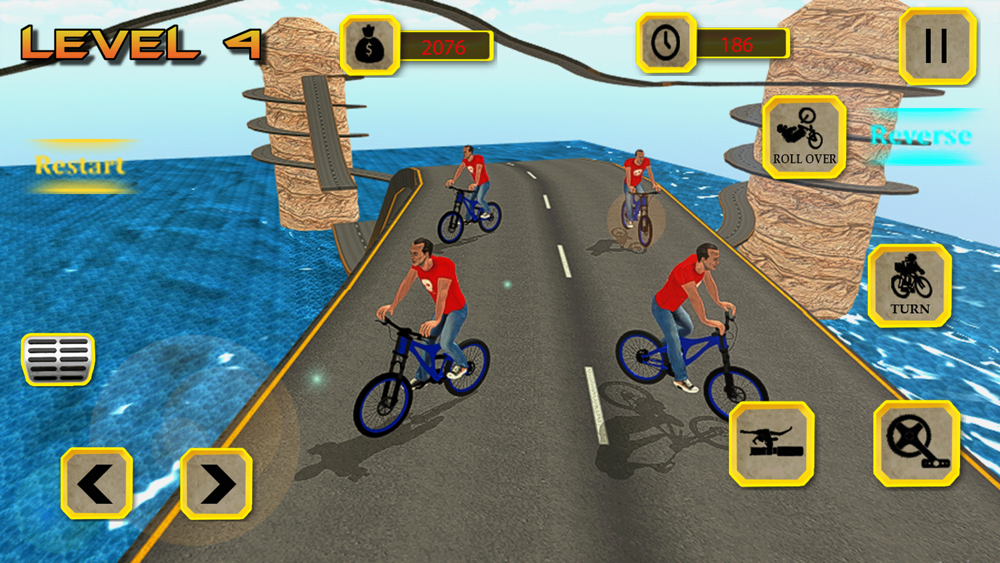Perform the Roll Over stunt

[x=804, y=137]
